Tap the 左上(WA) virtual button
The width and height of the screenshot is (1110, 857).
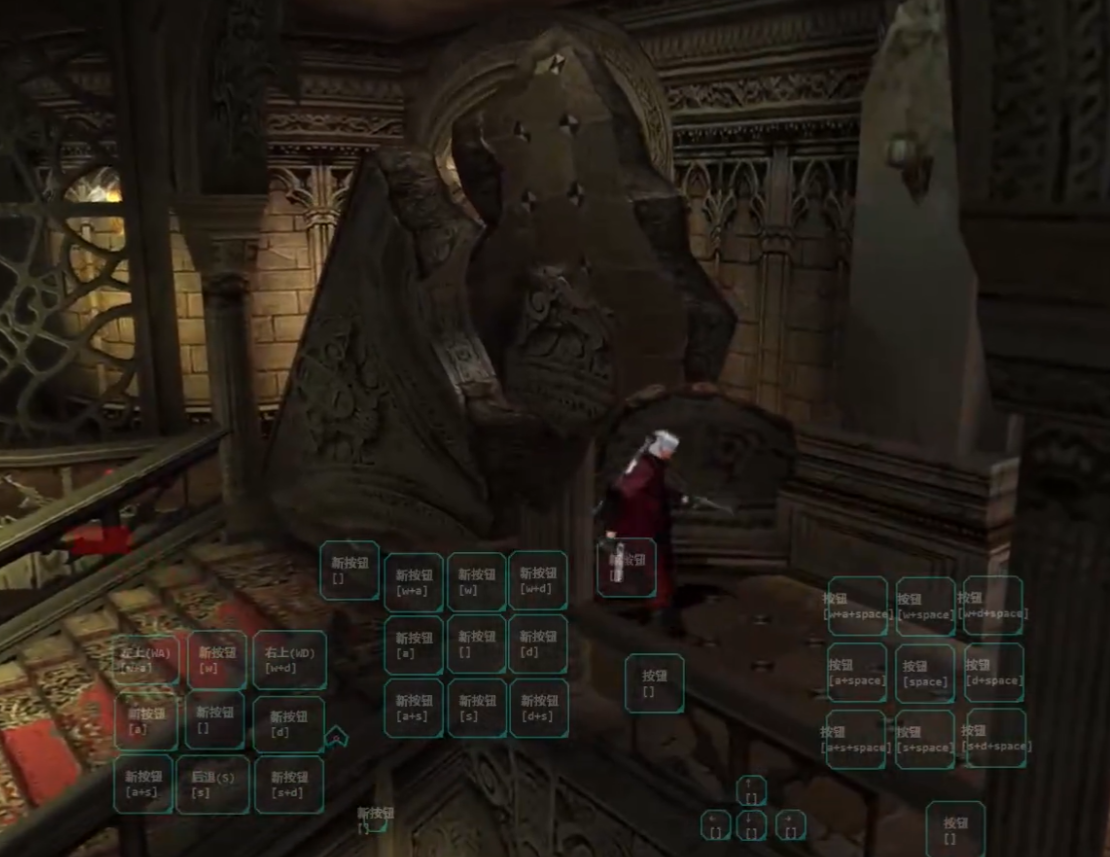[146, 659]
